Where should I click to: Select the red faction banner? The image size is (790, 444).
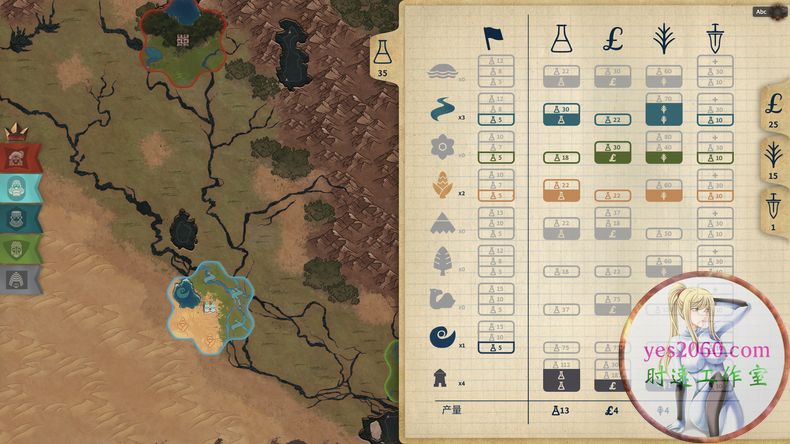click(x=18, y=158)
